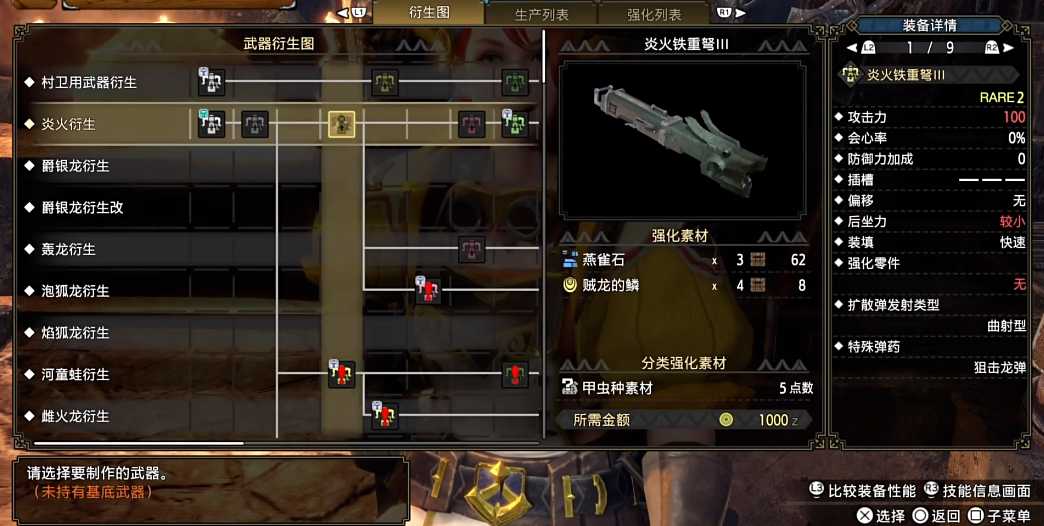Viewport: 1044px width, 526px height.
Task: Select the 贼龙的鳞 material row
Action: click(x=684, y=285)
